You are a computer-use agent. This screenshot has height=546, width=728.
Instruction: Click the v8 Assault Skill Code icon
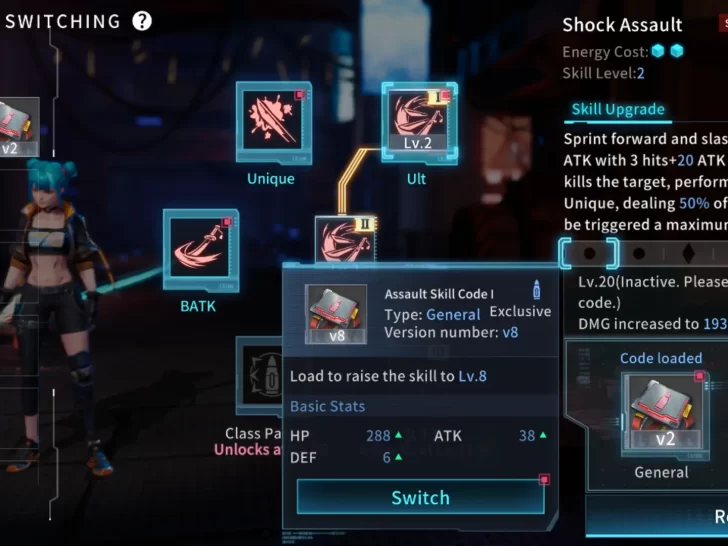click(x=336, y=314)
